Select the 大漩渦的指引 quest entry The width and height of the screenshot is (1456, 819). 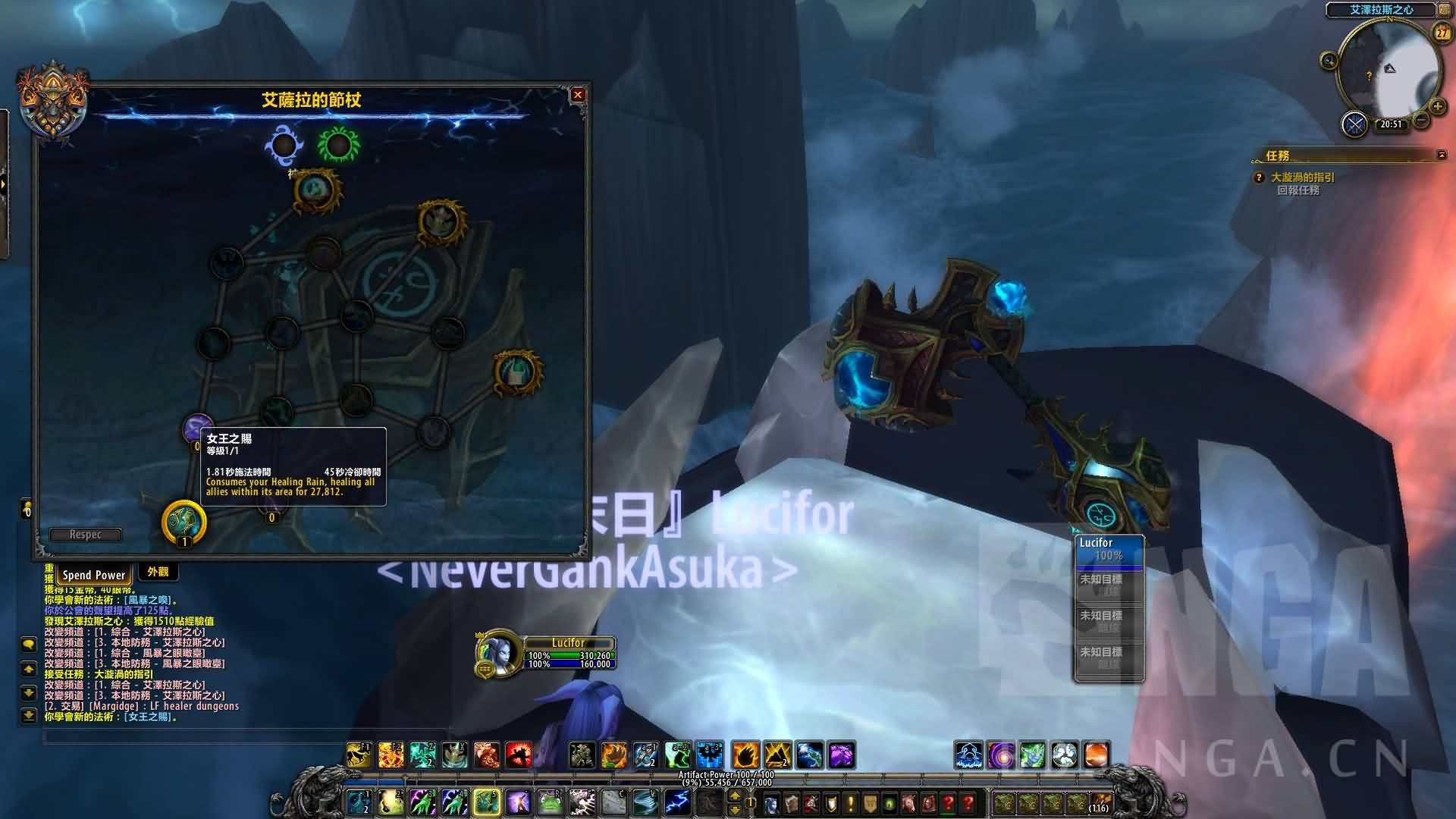coord(1303,177)
